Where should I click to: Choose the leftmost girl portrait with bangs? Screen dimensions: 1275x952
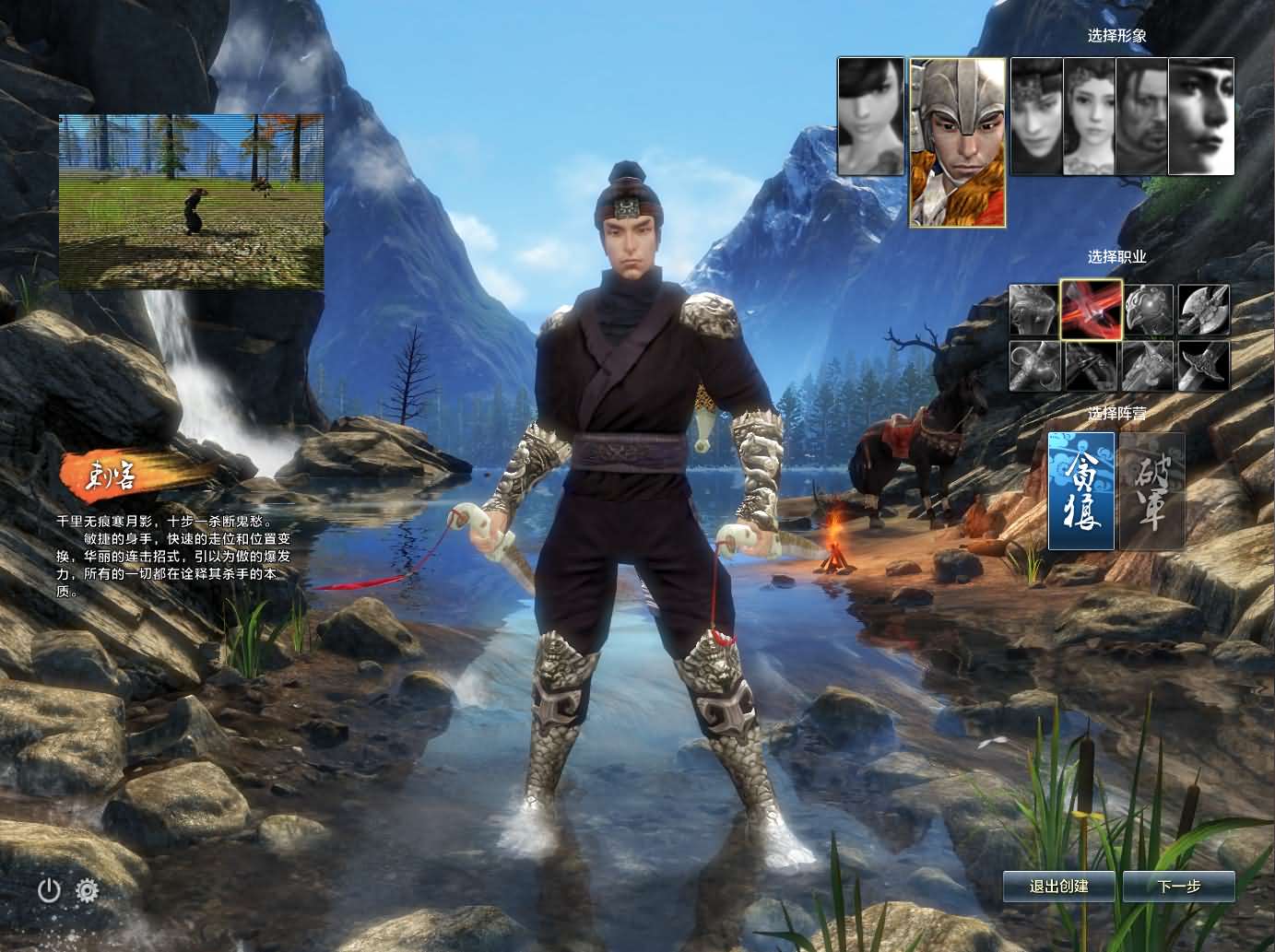coord(870,116)
